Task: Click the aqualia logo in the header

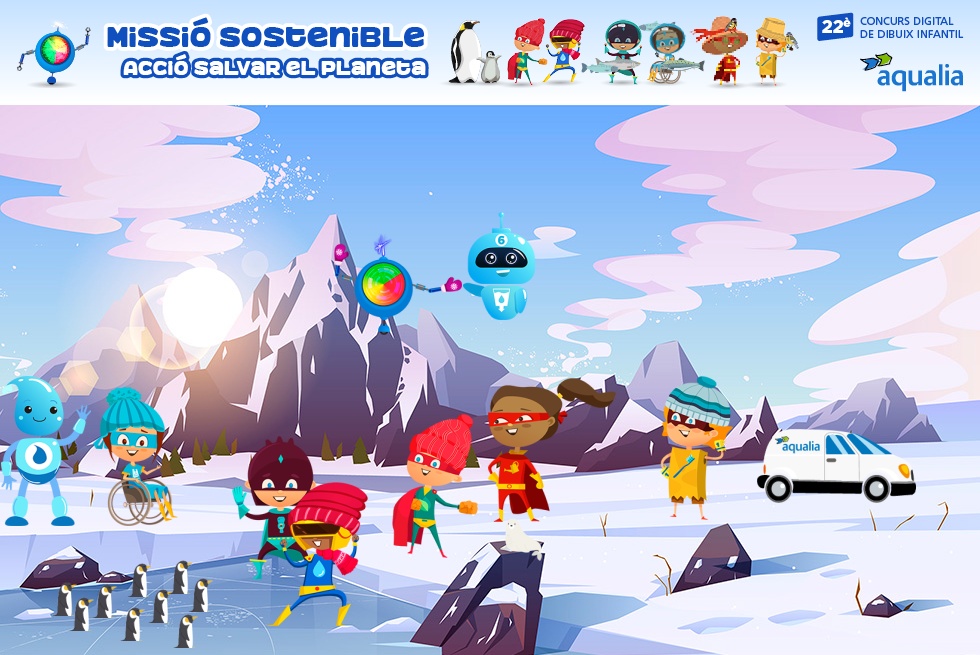Action: (911, 70)
